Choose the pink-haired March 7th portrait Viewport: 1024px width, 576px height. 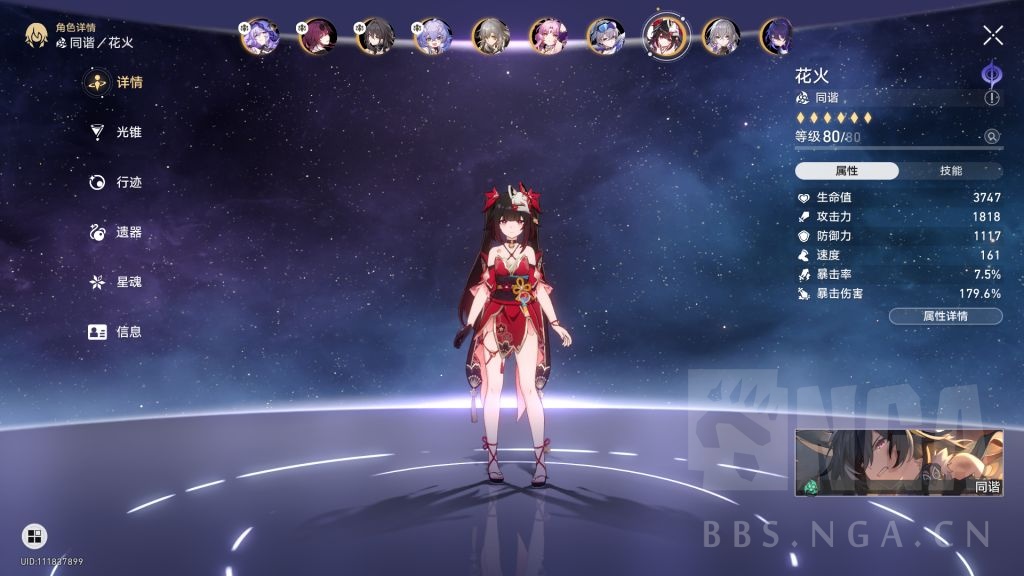pos(548,36)
